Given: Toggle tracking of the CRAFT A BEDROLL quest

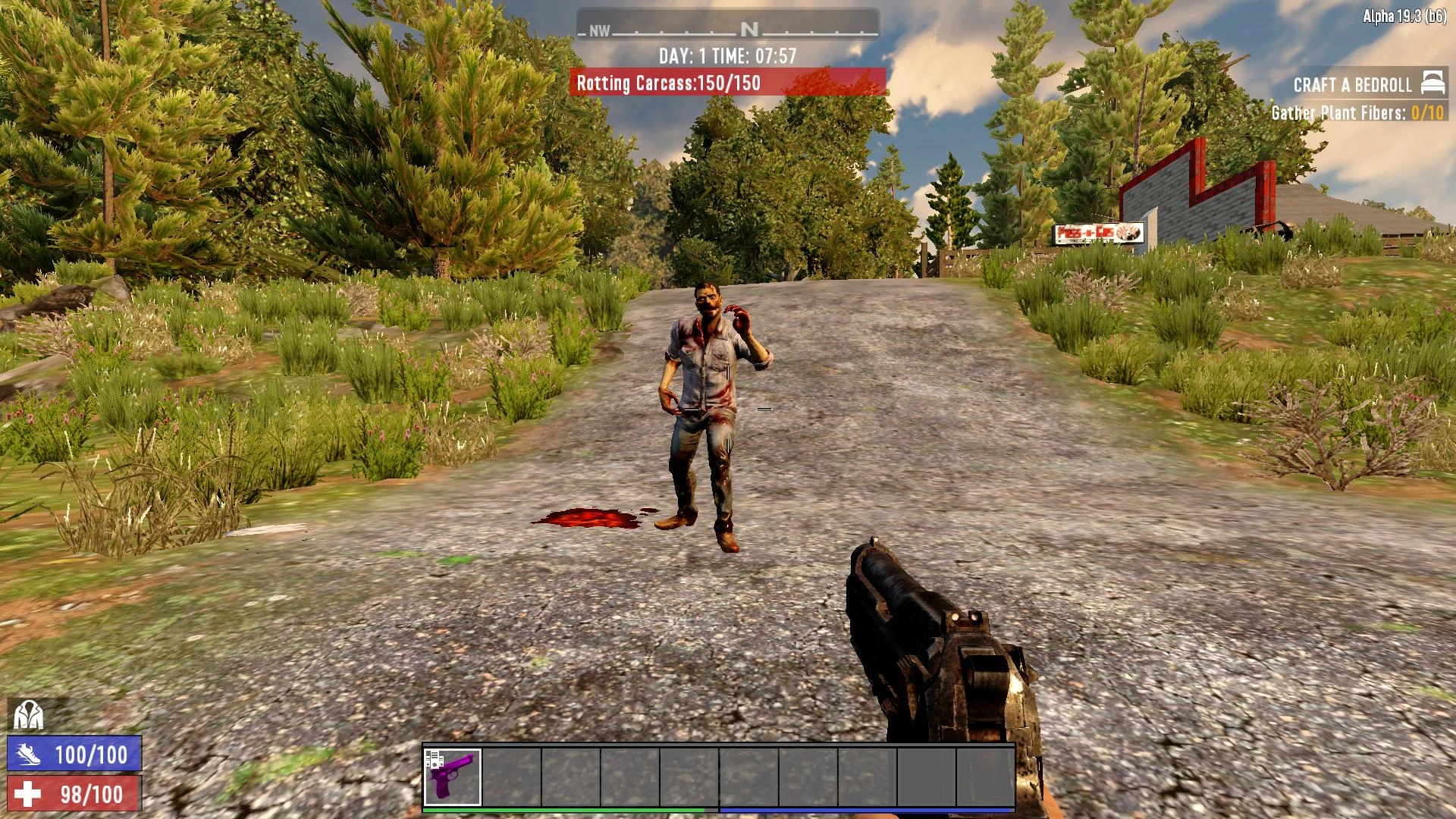Looking at the screenshot, I should click(x=1354, y=85).
